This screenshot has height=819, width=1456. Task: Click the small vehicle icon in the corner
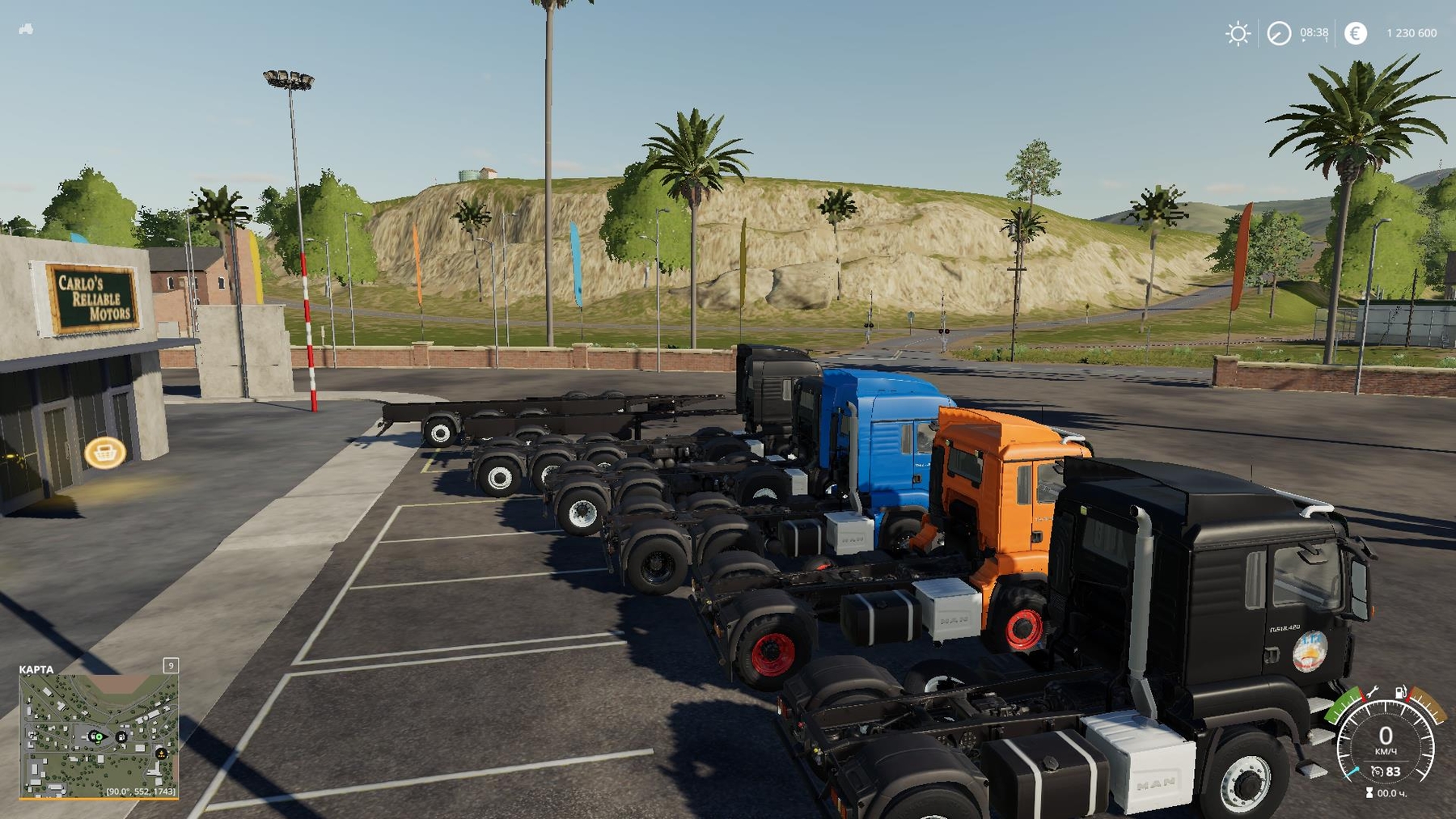[26, 29]
